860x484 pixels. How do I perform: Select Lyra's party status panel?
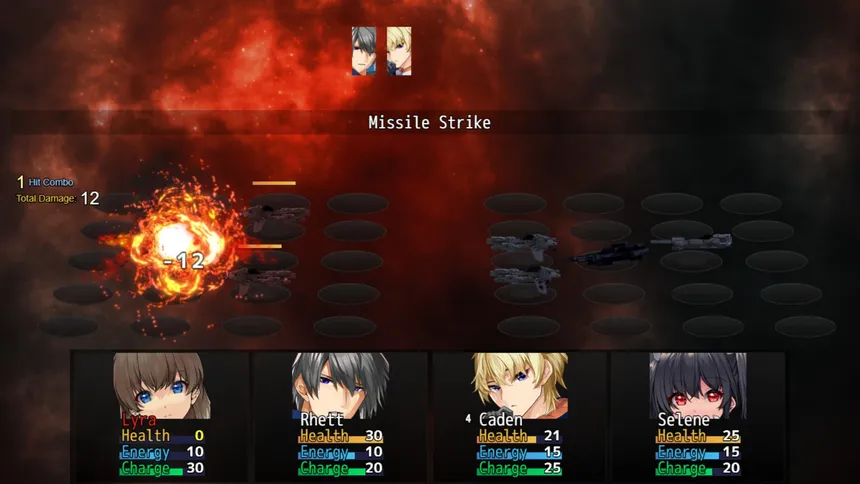(x=161, y=414)
